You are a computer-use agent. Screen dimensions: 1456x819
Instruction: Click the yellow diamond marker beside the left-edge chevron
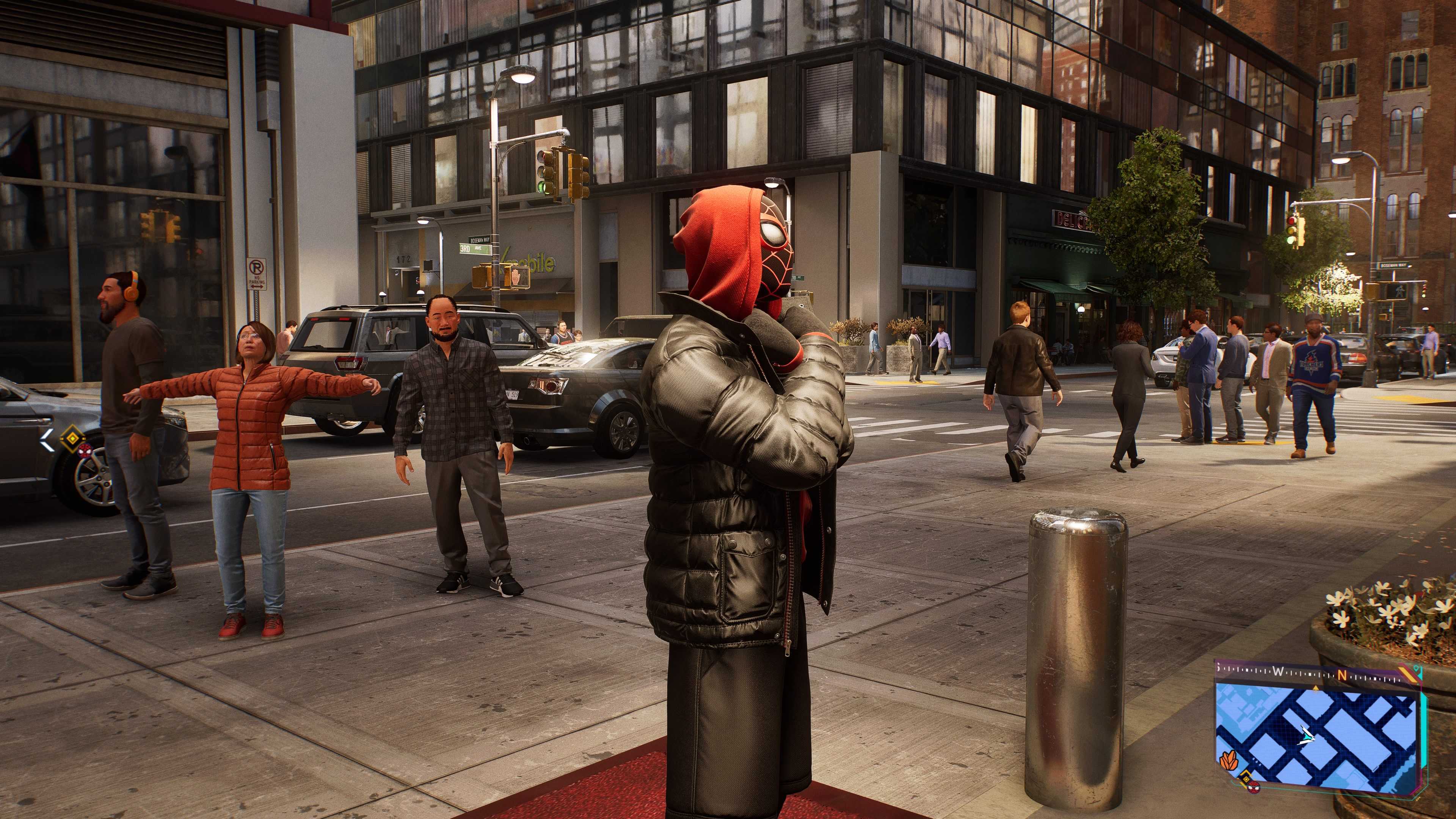tap(72, 439)
